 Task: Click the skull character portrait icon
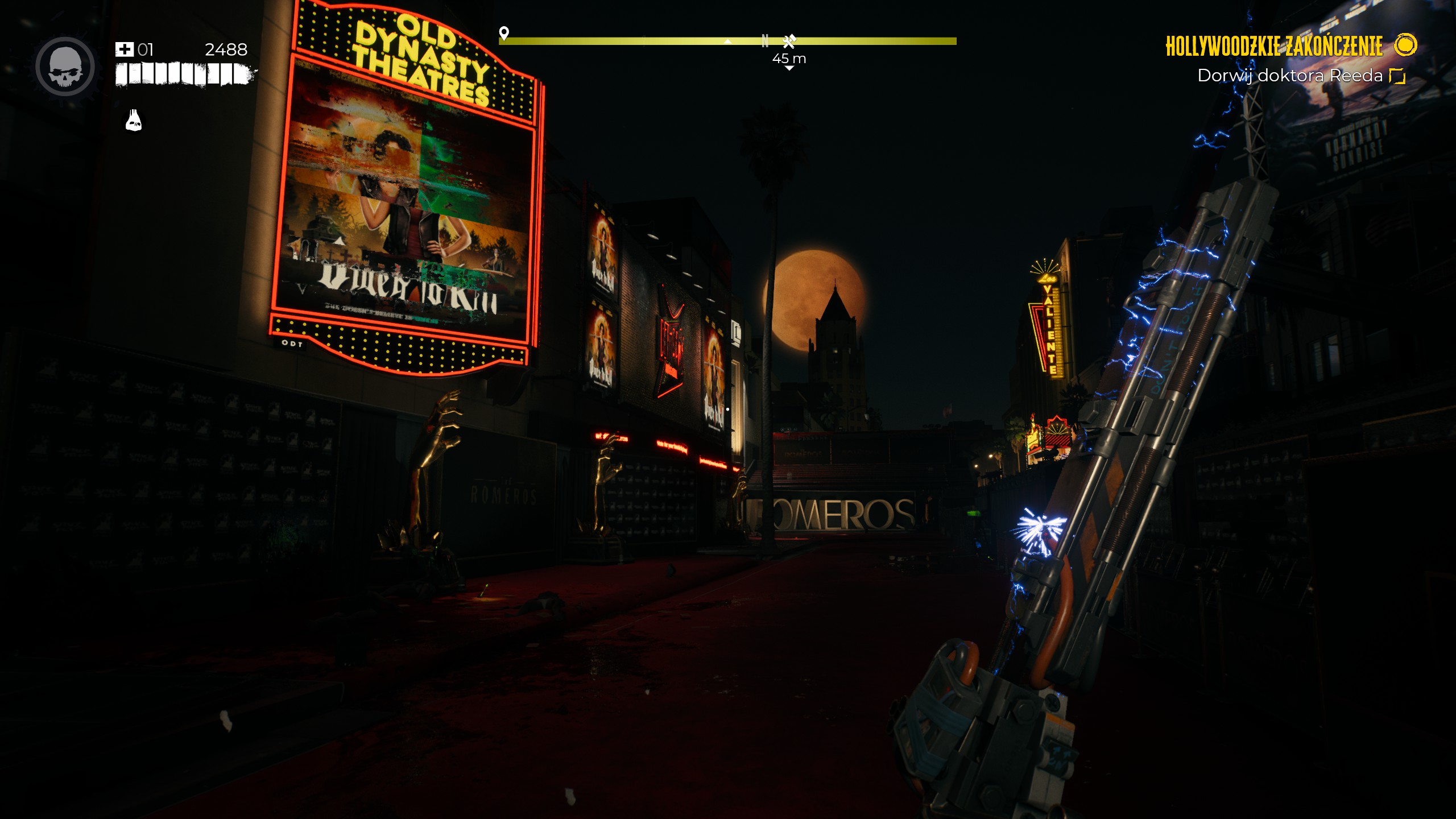tap(65, 67)
